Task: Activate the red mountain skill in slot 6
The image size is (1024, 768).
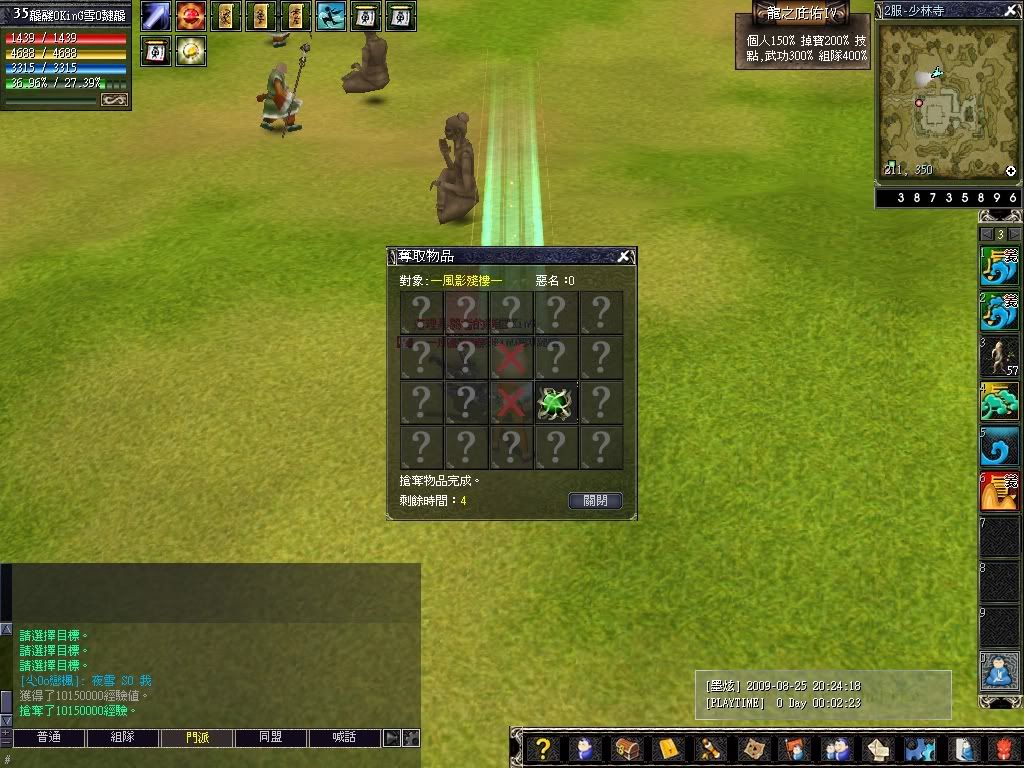Action: pyautogui.click(x=999, y=492)
